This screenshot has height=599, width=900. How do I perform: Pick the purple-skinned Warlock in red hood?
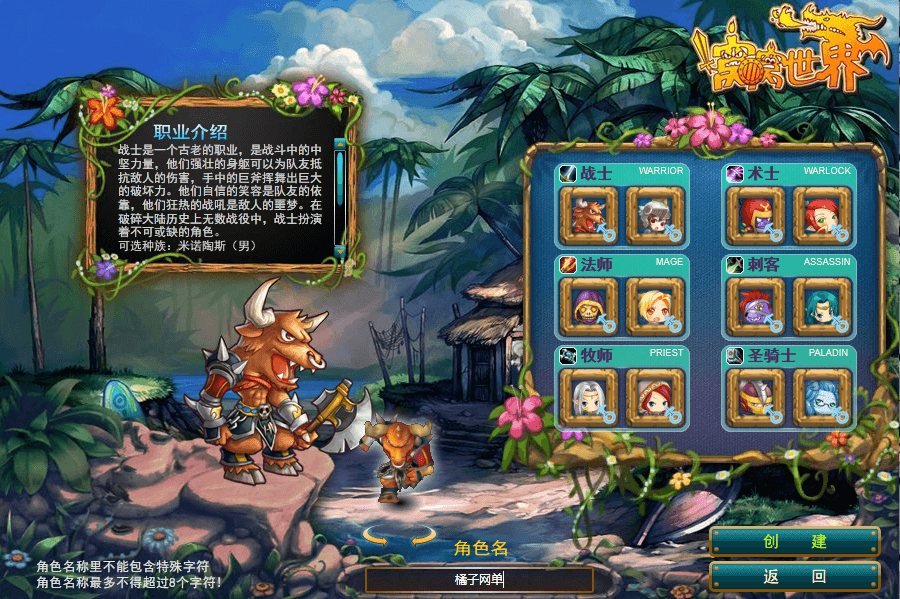click(756, 214)
